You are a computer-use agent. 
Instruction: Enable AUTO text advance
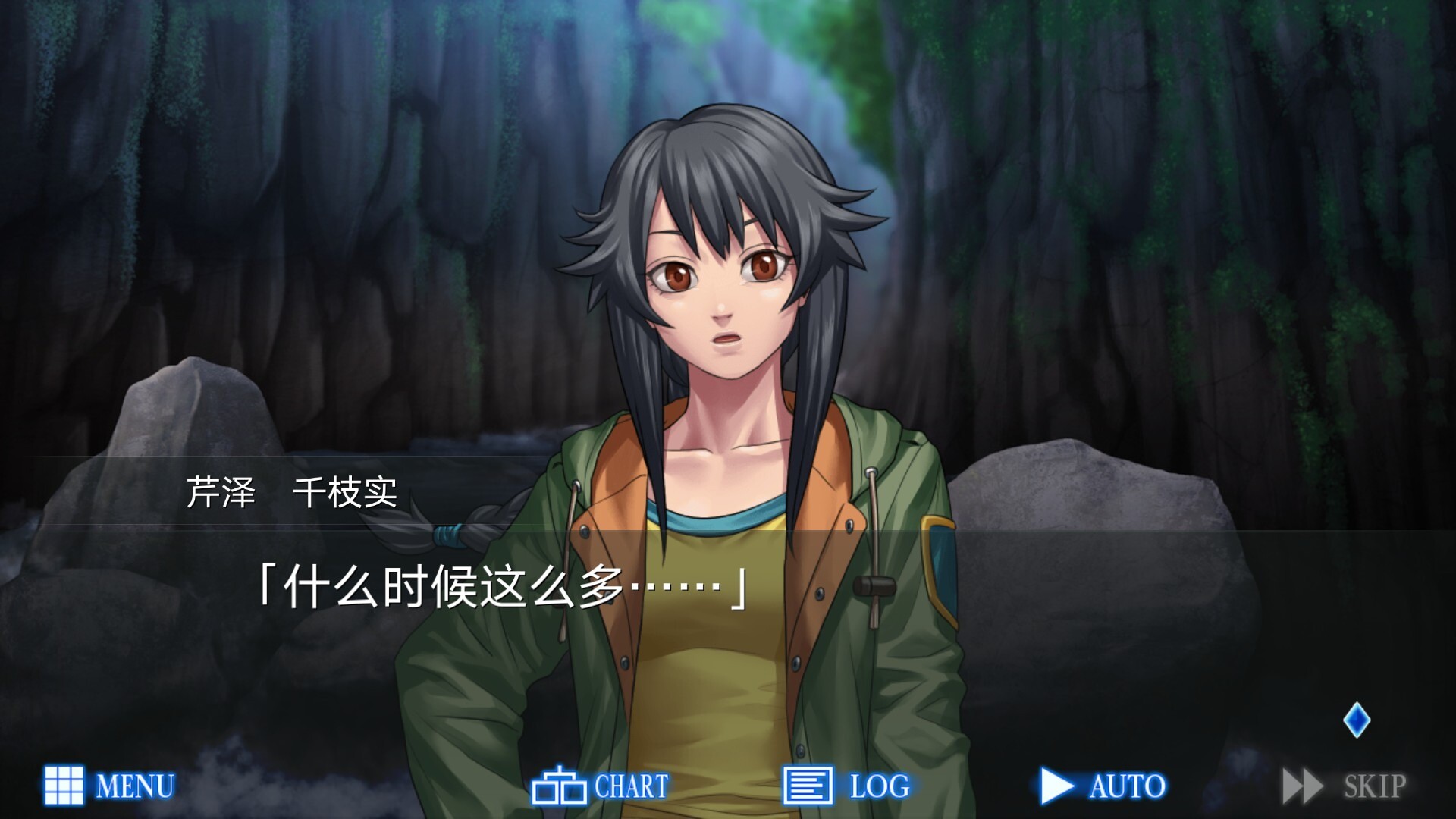[x=1103, y=786]
